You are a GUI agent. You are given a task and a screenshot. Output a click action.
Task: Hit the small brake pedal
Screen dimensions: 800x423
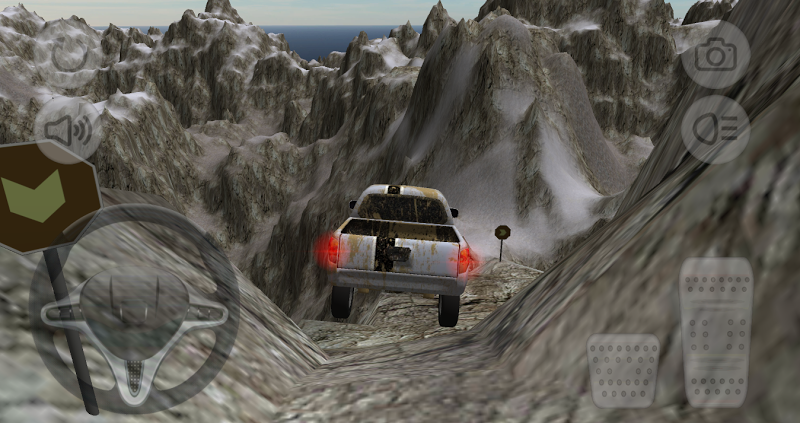tap(622, 369)
